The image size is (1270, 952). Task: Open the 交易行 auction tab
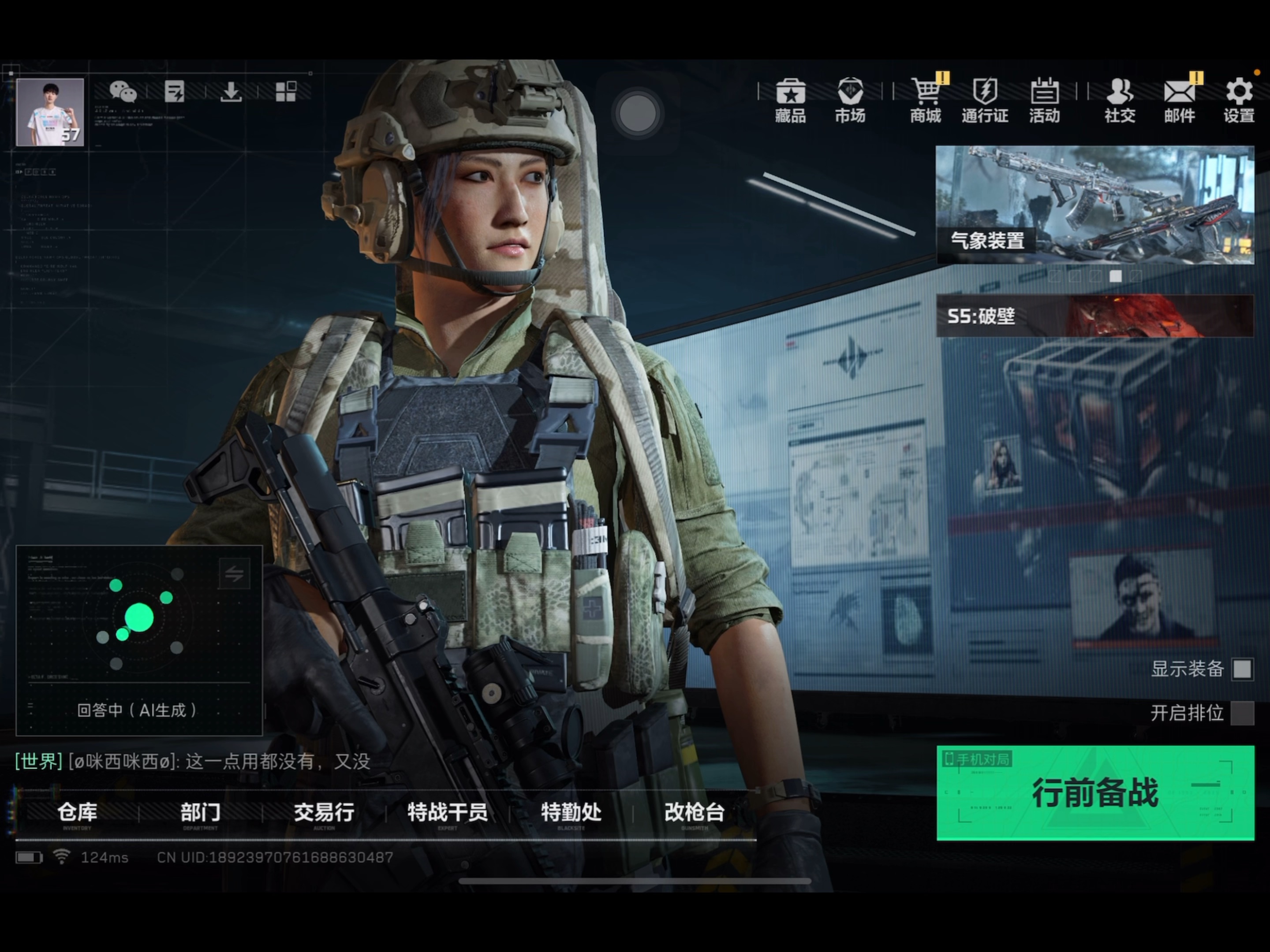(324, 813)
